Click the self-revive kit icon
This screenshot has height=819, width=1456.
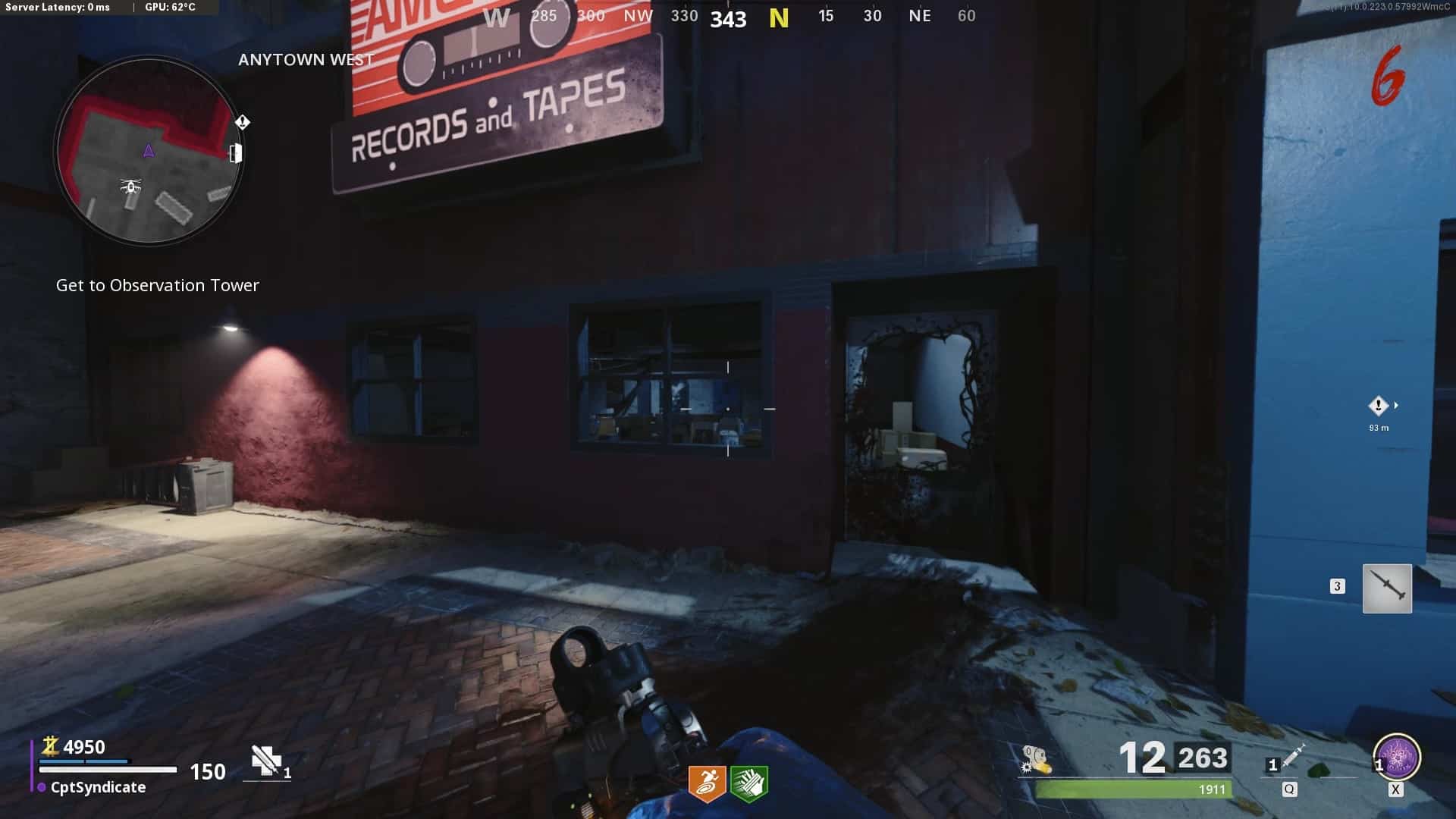[x=266, y=760]
